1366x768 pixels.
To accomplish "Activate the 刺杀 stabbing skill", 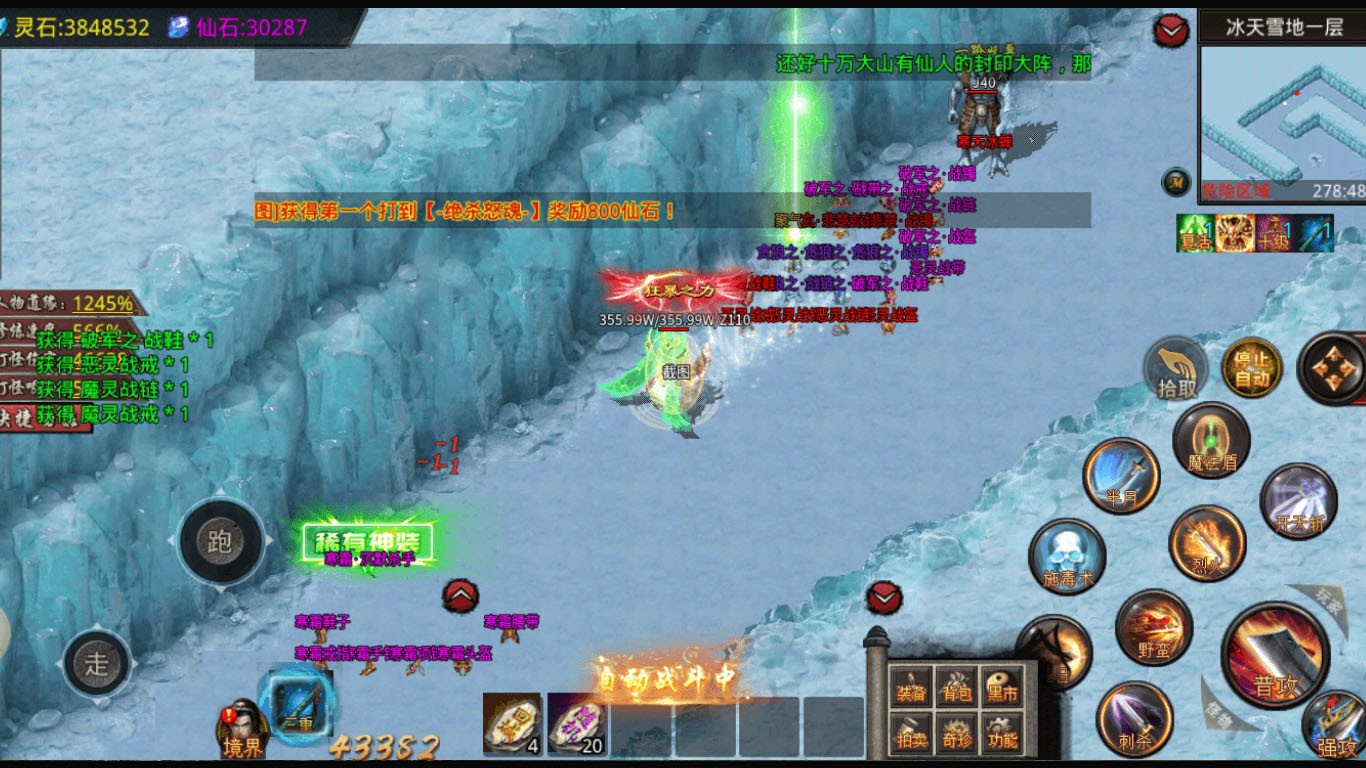I will tap(1134, 718).
